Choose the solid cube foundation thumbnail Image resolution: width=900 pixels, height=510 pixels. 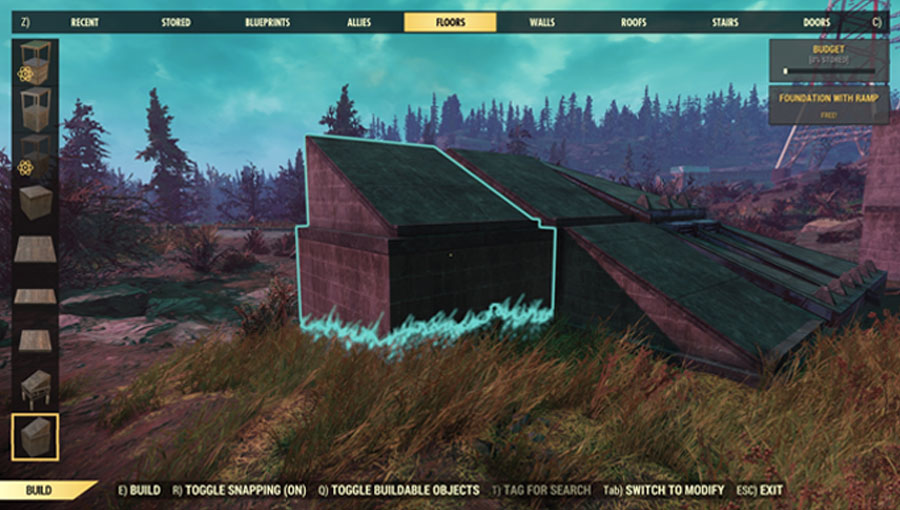35,203
